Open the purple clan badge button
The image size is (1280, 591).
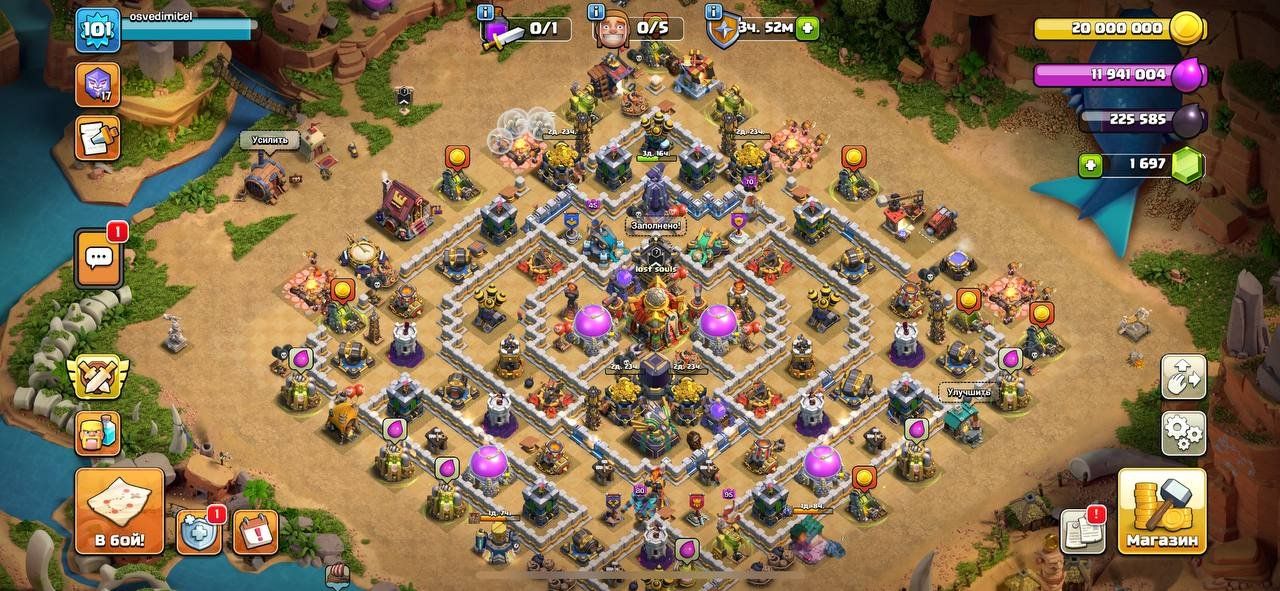[97, 85]
